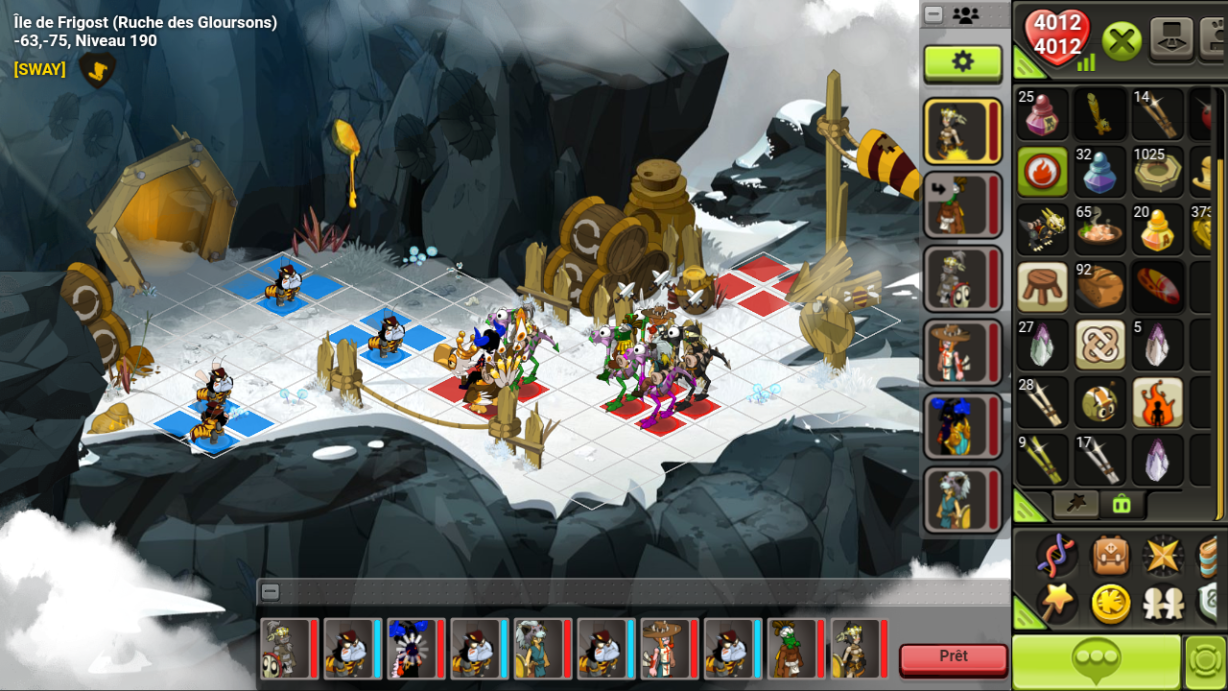Open the brown backpack inventory menu
The height and width of the screenshot is (691, 1228).
click(1110, 555)
